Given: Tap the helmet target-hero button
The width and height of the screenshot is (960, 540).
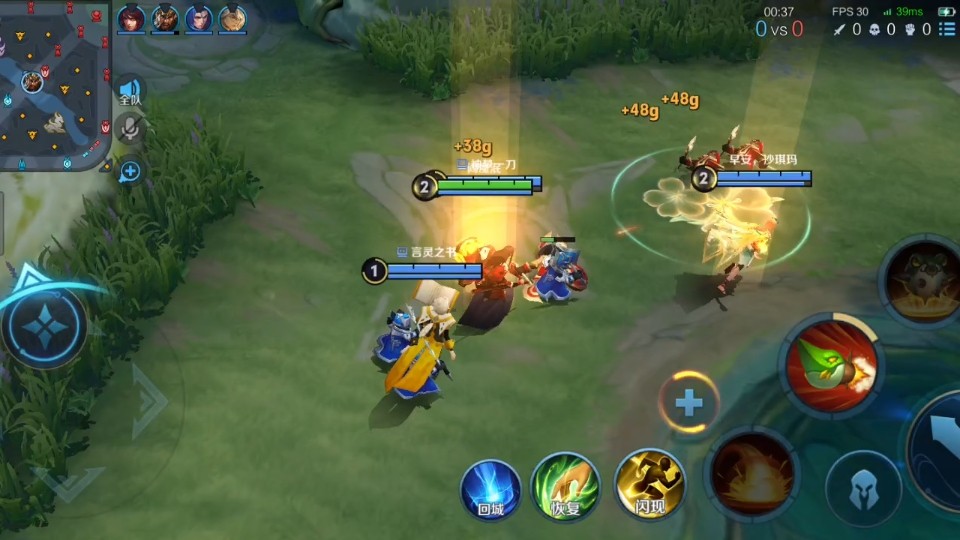Looking at the screenshot, I should pyautogui.click(x=862, y=489).
